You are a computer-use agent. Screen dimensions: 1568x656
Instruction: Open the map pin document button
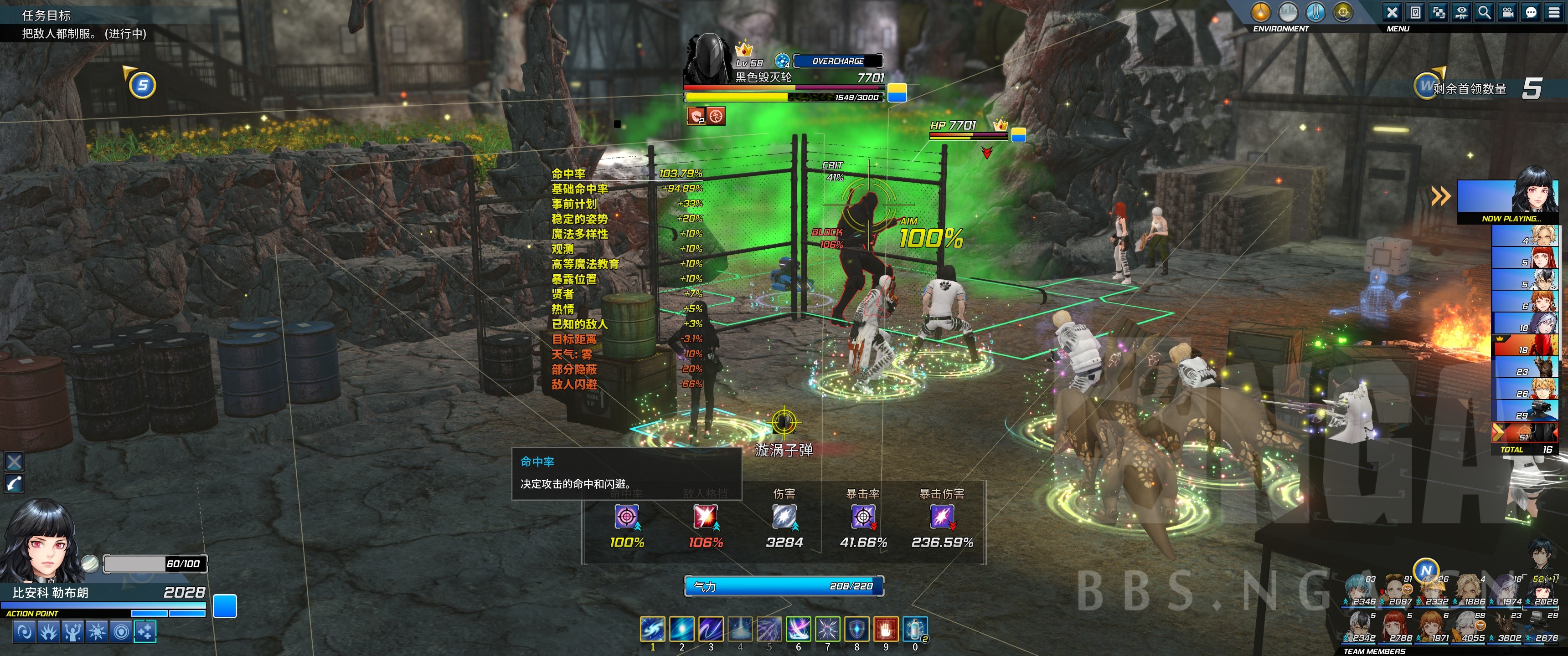1415,12
